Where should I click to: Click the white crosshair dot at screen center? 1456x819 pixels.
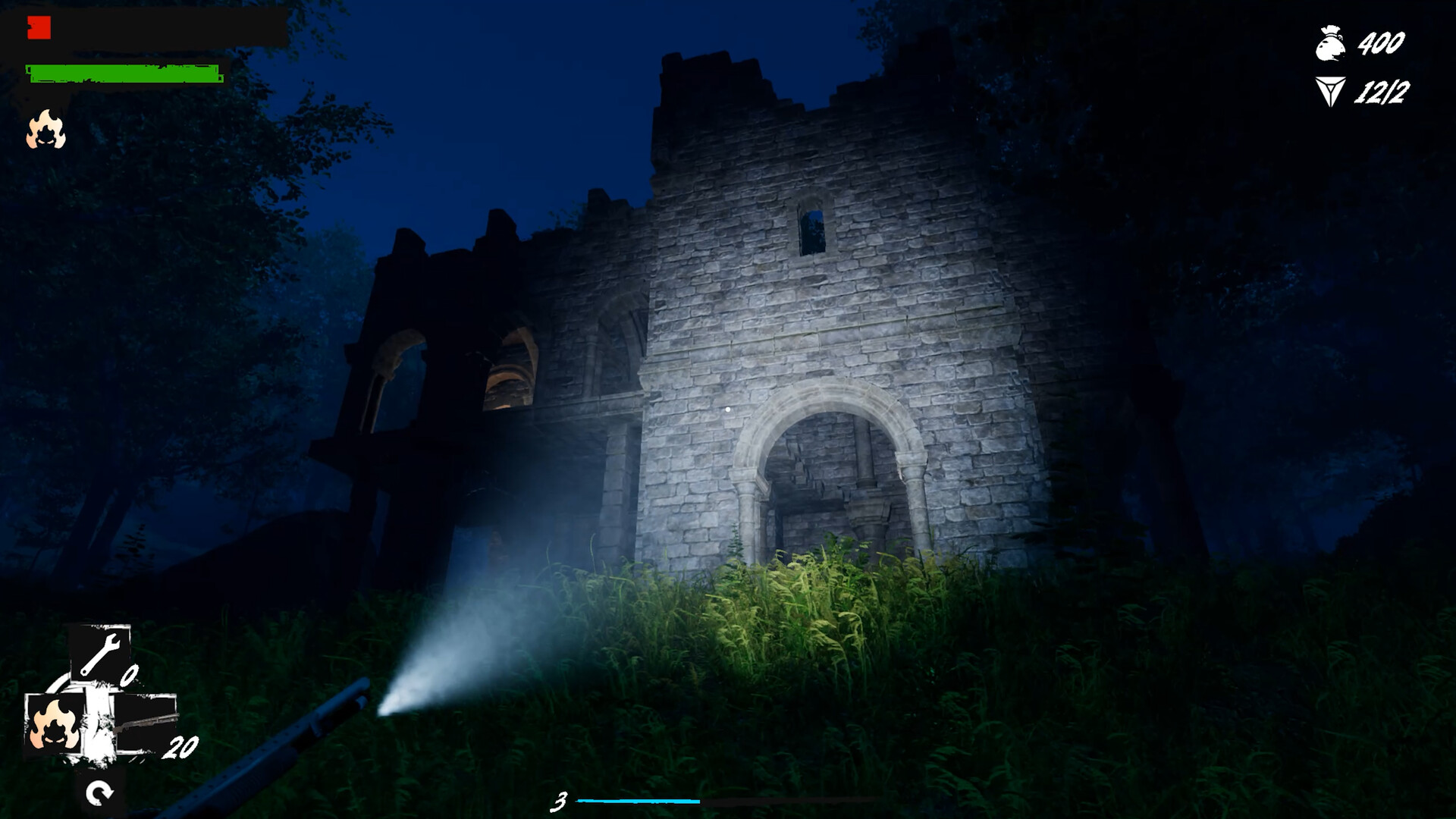[728, 409]
